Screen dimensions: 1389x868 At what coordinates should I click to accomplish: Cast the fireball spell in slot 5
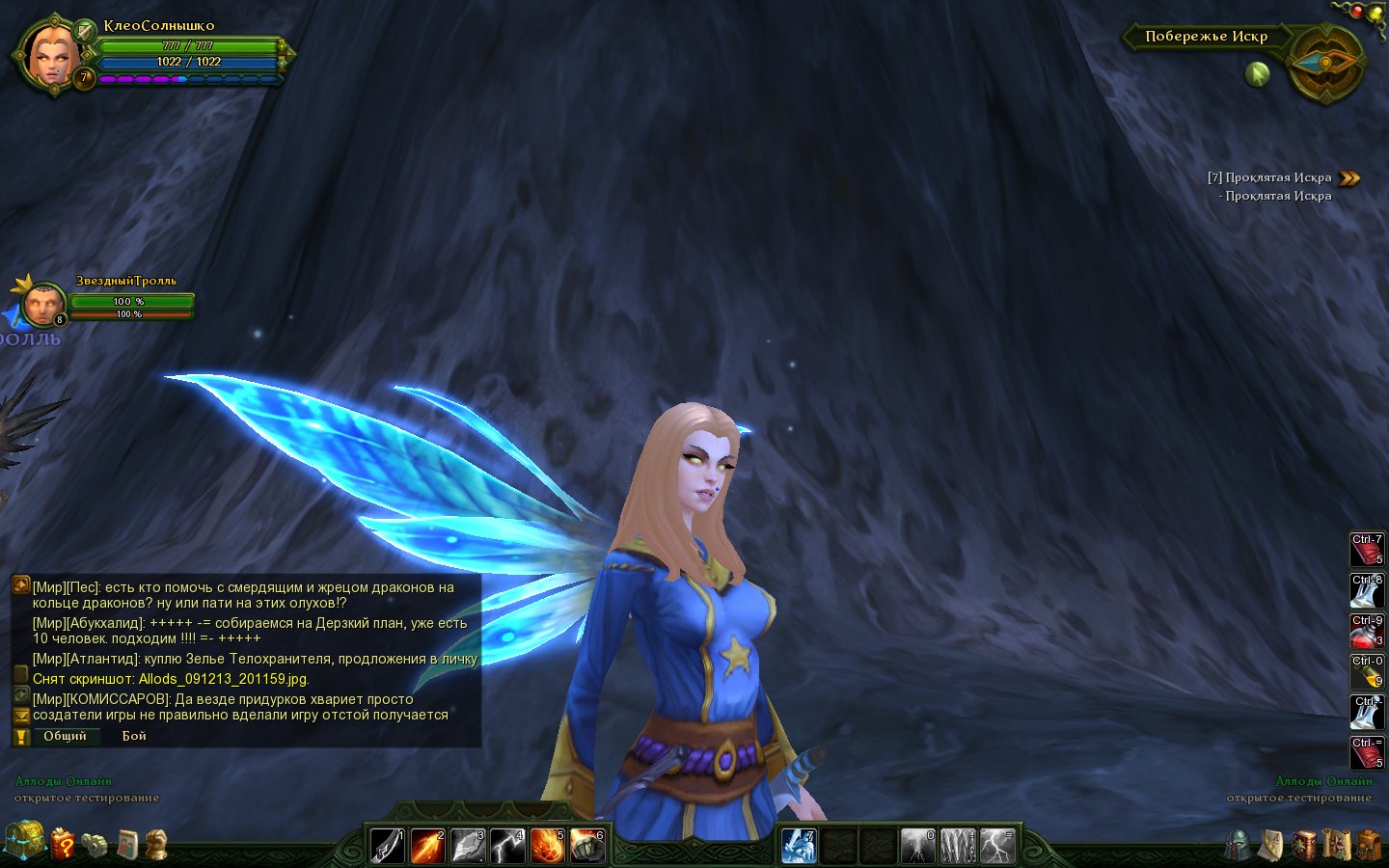pos(547,846)
